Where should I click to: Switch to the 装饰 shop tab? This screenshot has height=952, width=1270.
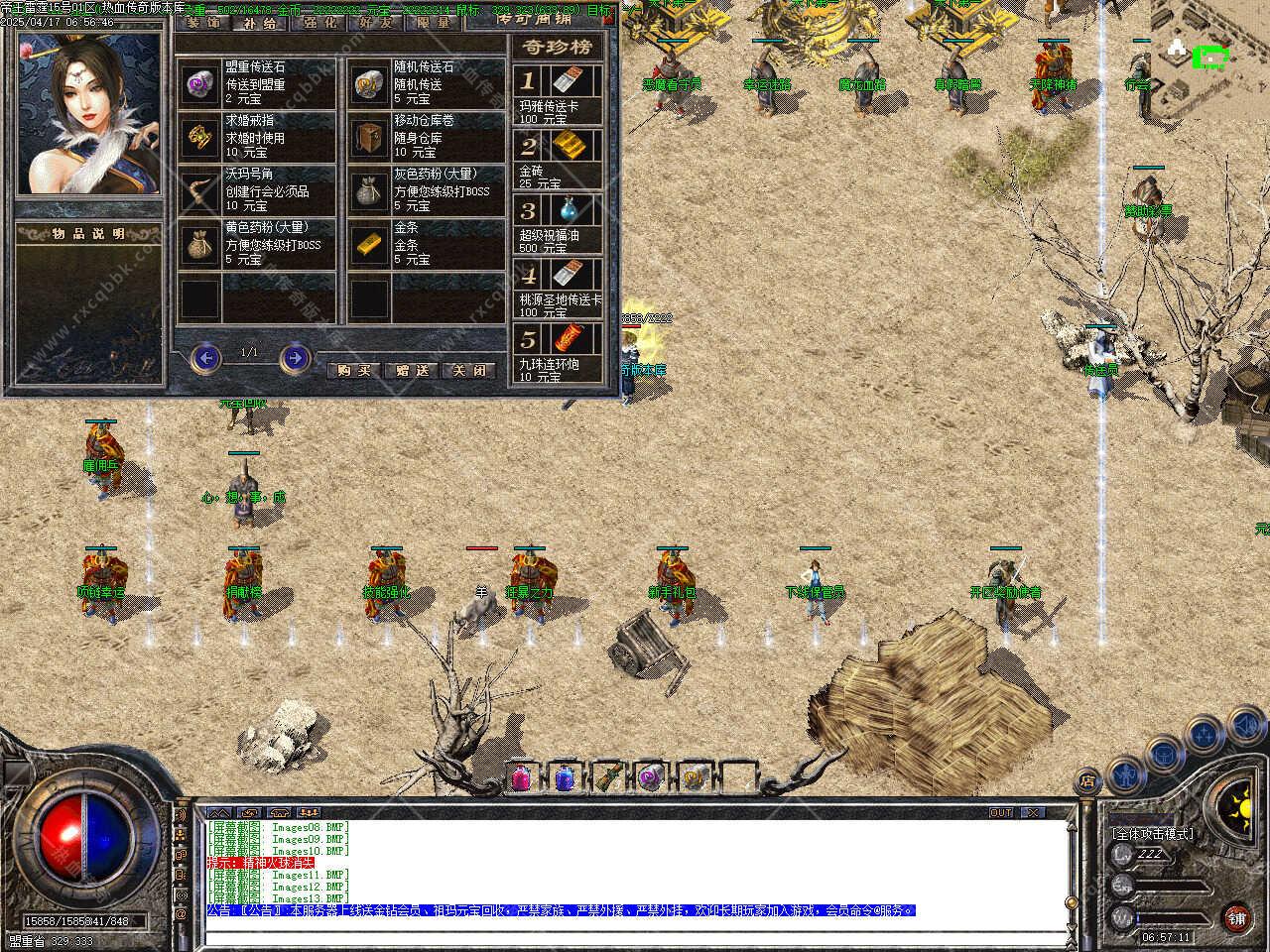(x=202, y=23)
